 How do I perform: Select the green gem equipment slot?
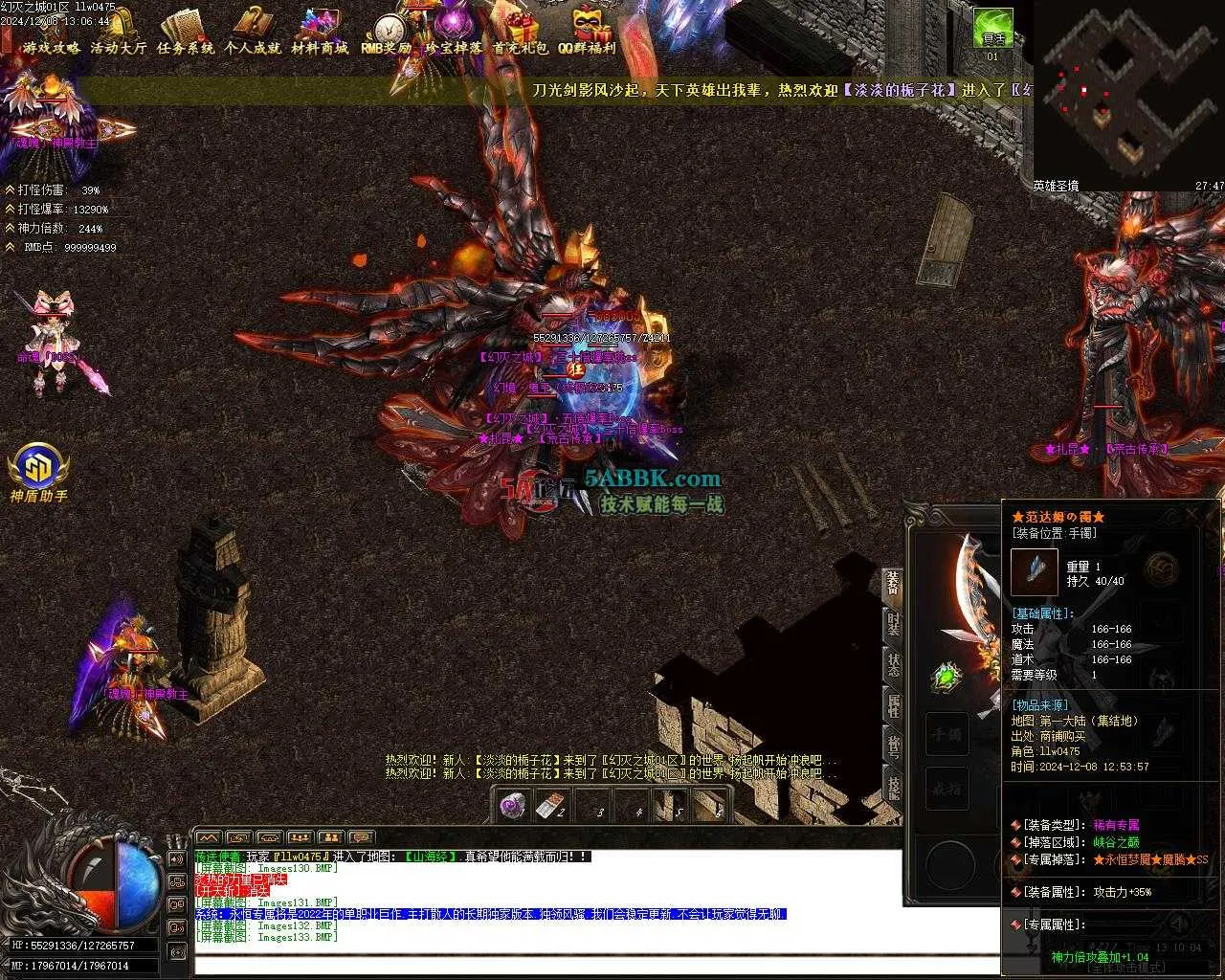coord(947,678)
